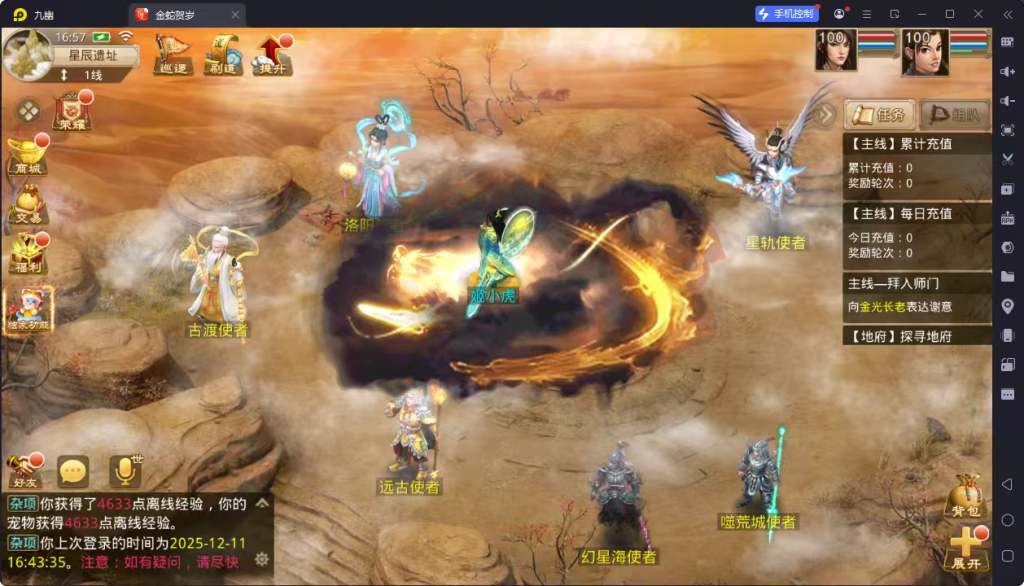
Task: Open the 刷道 scroll icon
Action: [223, 54]
